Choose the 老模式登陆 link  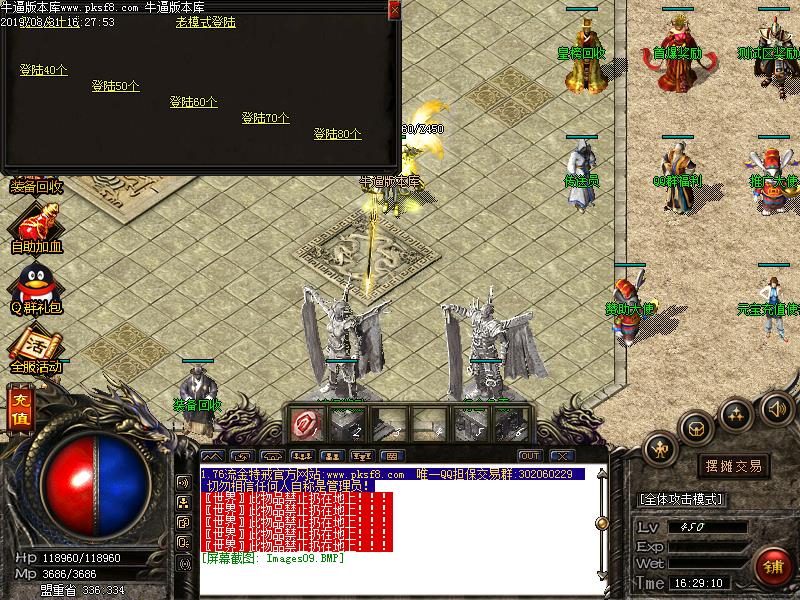[x=205, y=22]
